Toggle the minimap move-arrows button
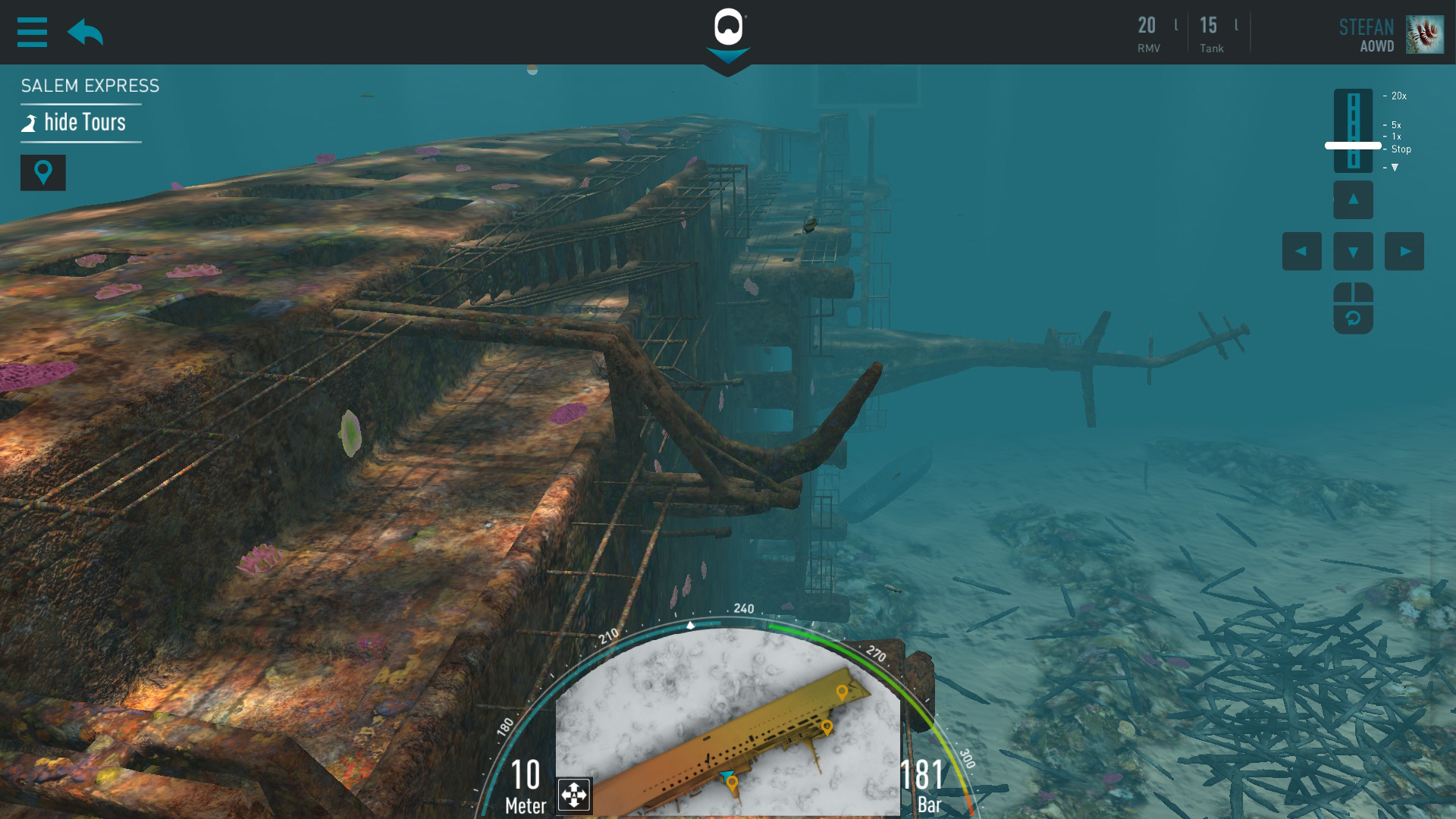Screen dimensions: 1456x819 (574, 795)
